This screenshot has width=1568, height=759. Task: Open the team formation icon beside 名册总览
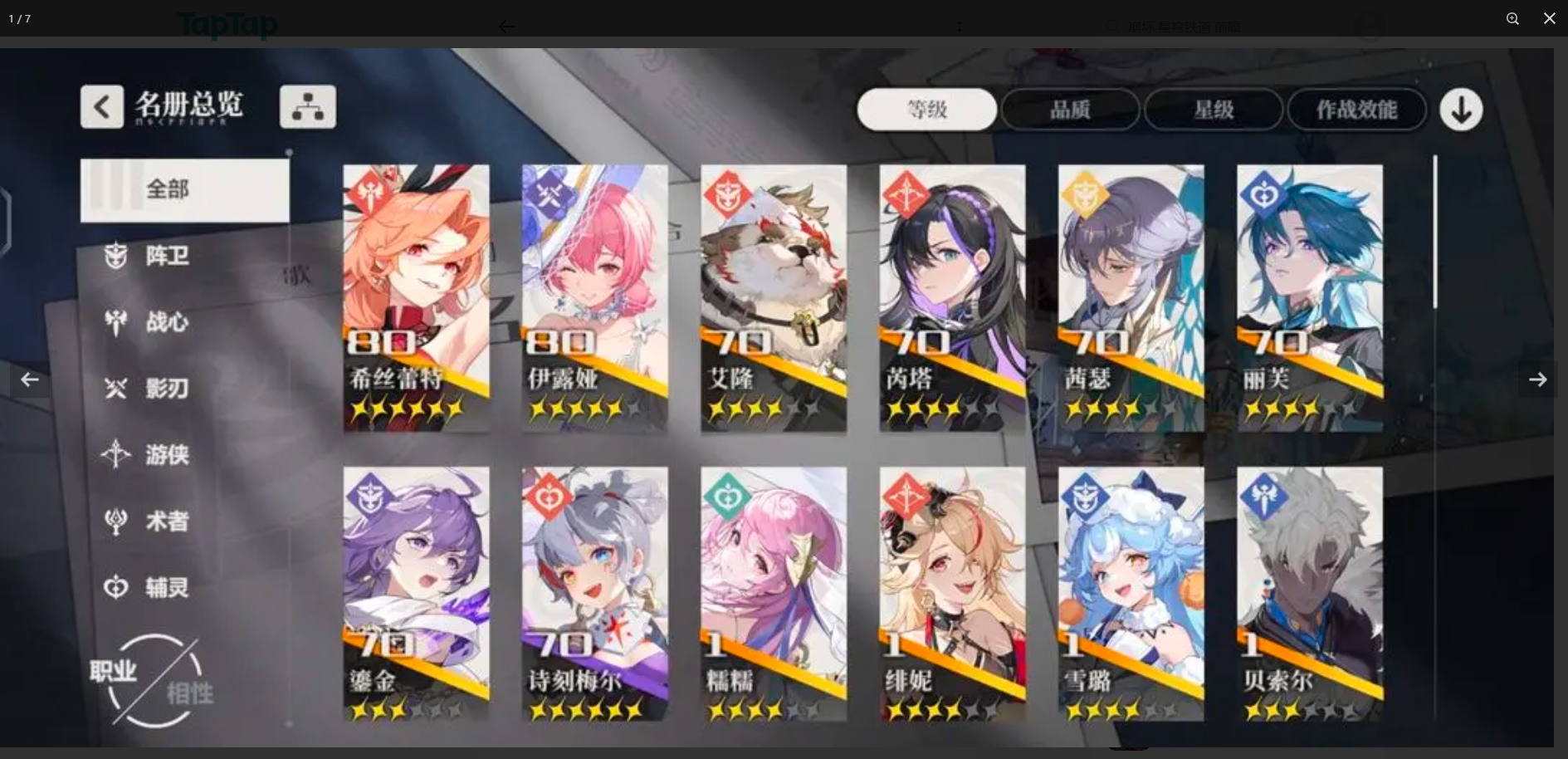(307, 106)
